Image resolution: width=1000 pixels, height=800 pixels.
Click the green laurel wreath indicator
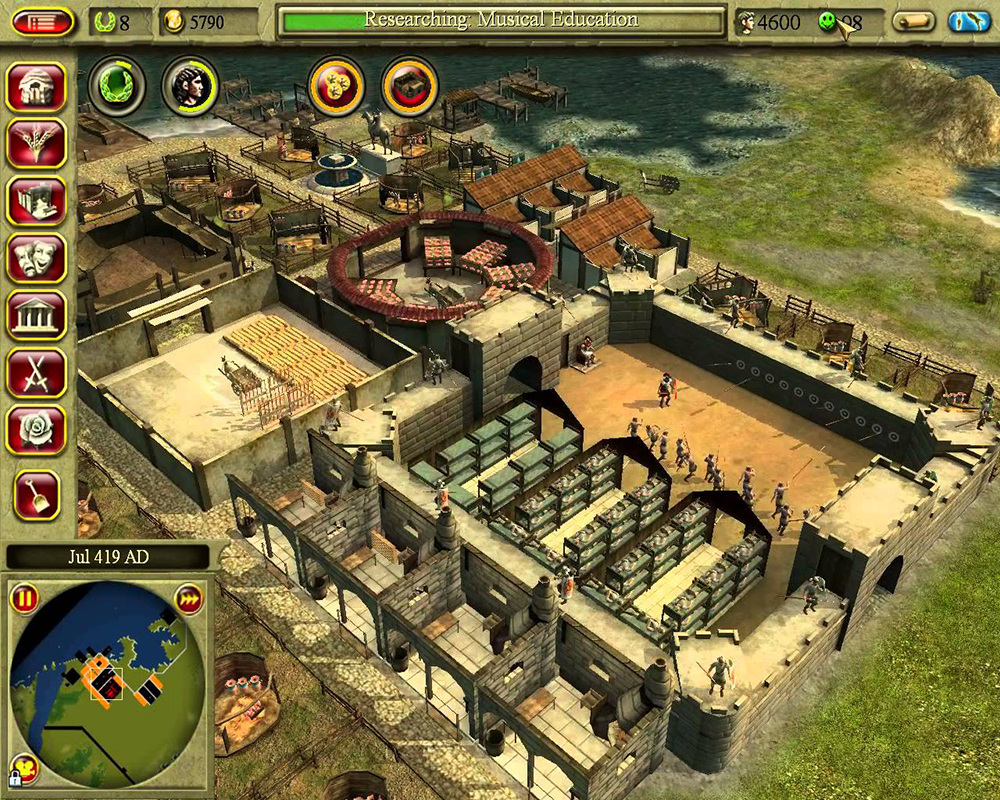117,86
